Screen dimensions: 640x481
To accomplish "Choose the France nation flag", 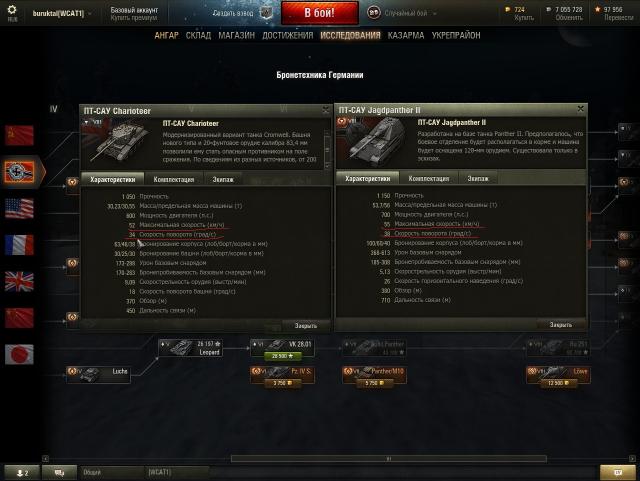I will tap(19, 245).
